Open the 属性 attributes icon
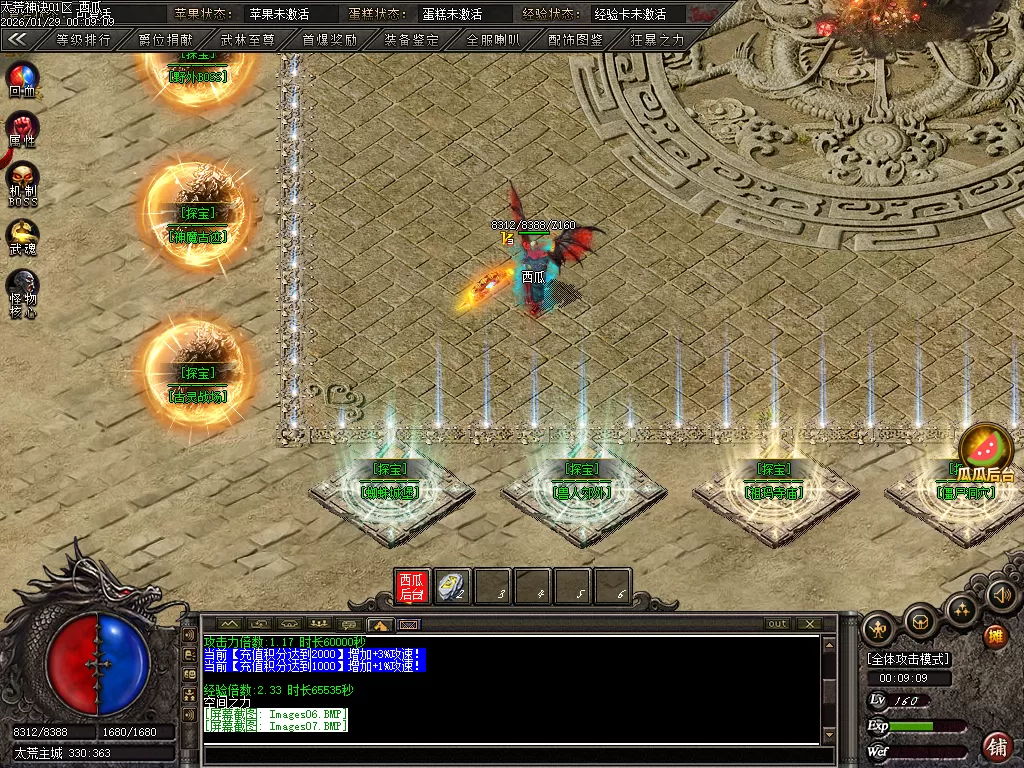1024x768 pixels. (22, 128)
